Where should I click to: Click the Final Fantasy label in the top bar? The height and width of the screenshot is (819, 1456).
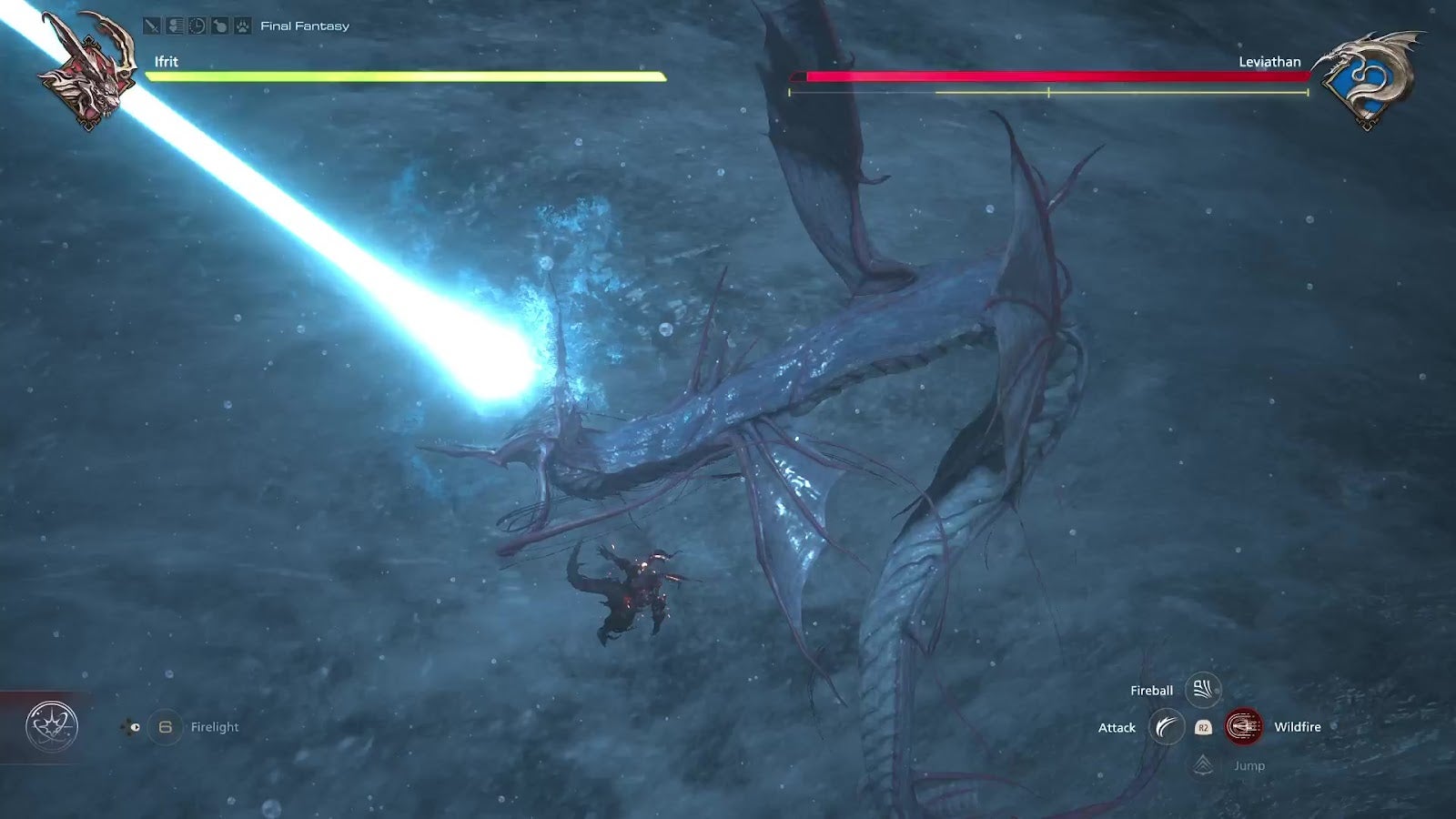[x=306, y=25]
